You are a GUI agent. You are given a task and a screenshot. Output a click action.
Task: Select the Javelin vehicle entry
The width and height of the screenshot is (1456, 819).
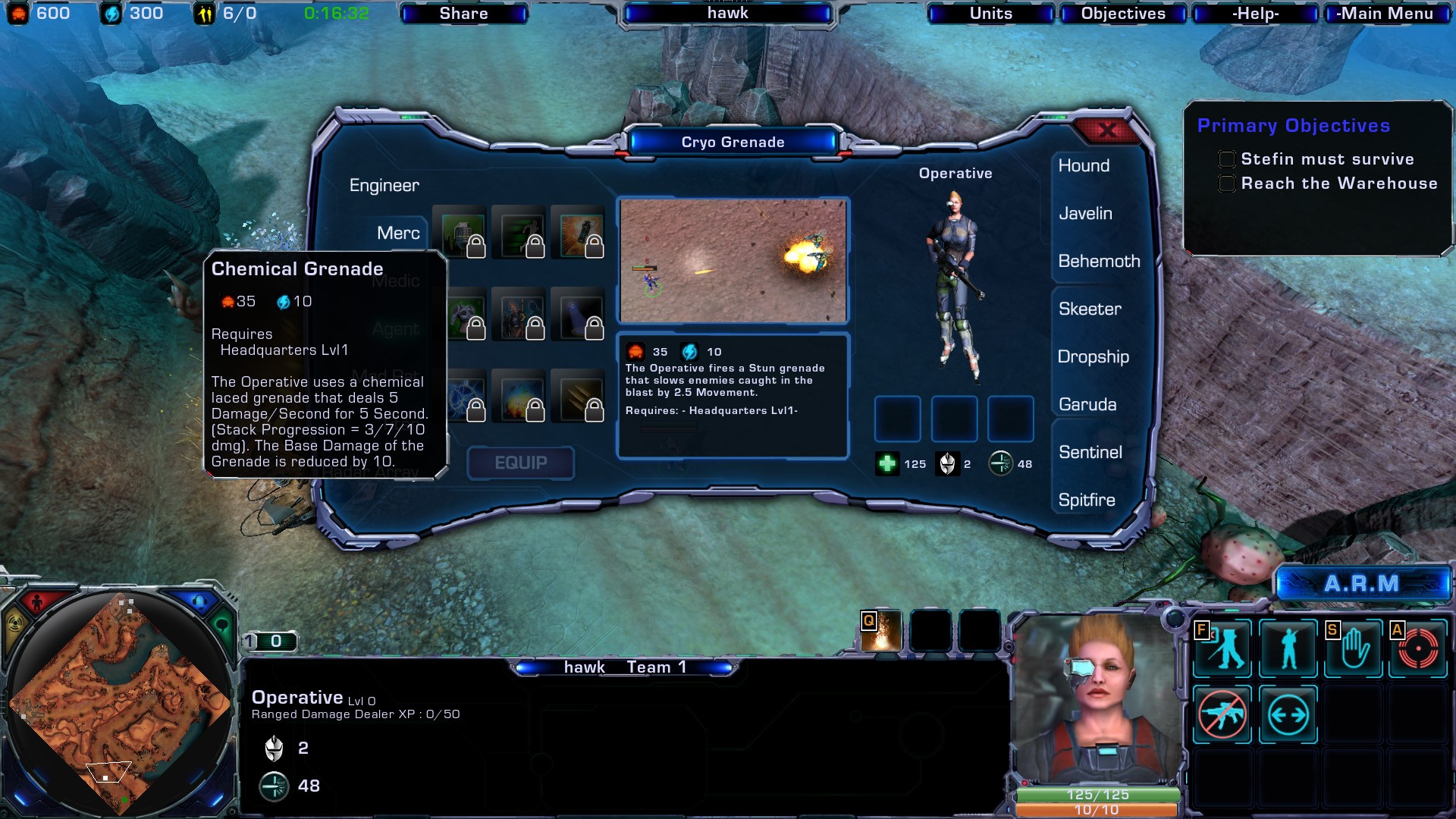(x=1085, y=214)
